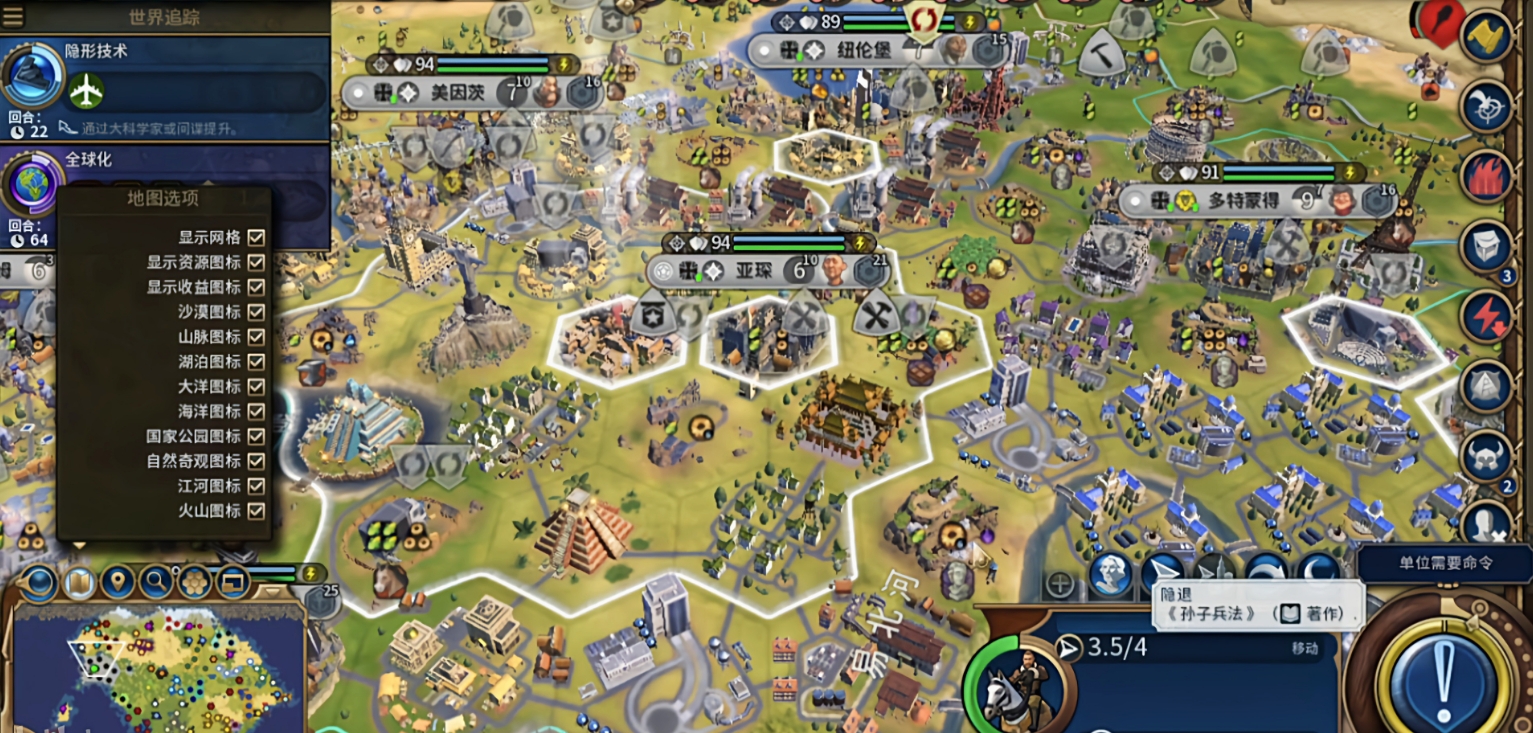Screen dimensions: 1533x733
Task: Open the map pin tool above the minimap
Action: click(118, 581)
